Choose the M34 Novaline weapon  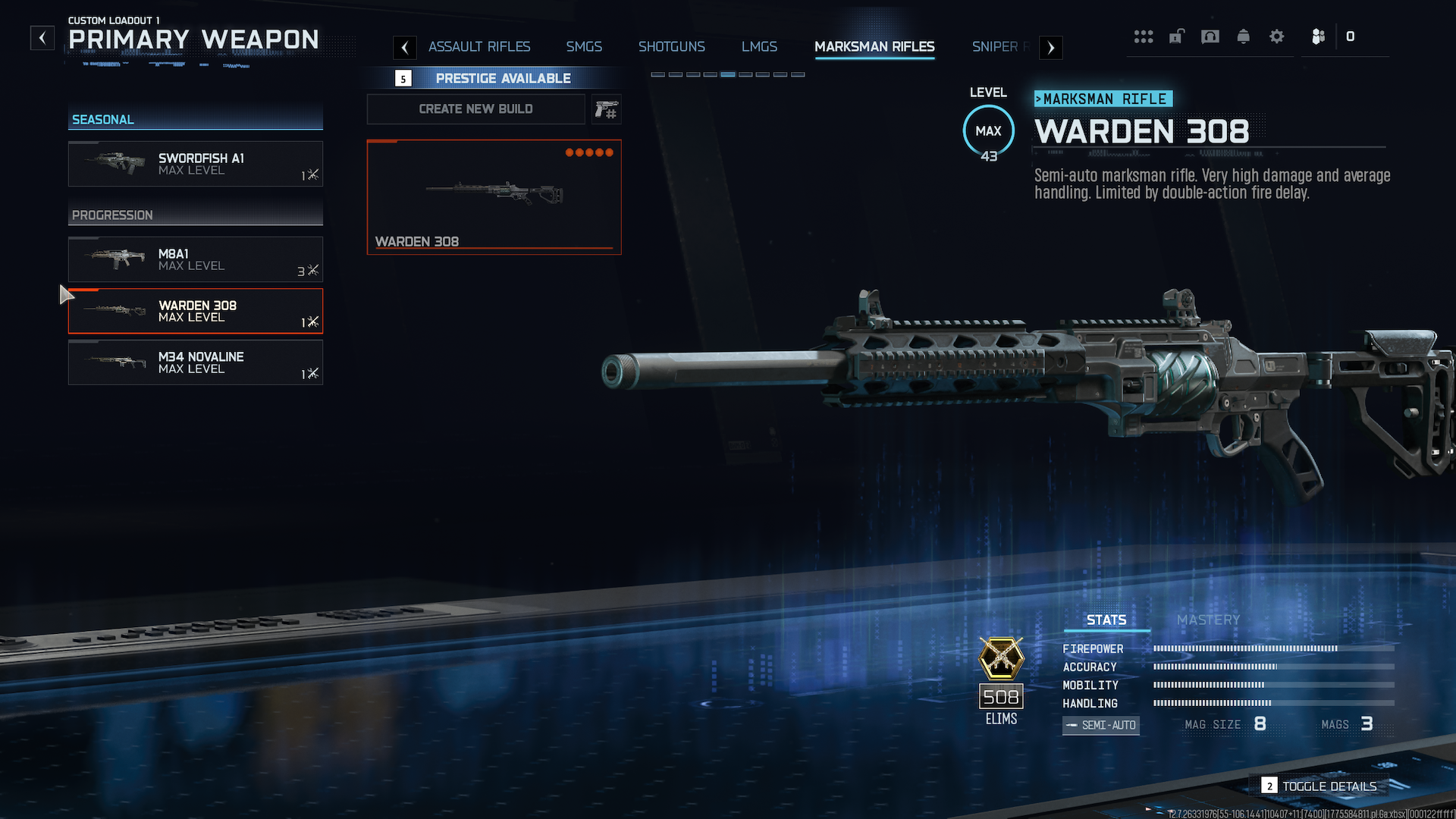[x=196, y=362]
